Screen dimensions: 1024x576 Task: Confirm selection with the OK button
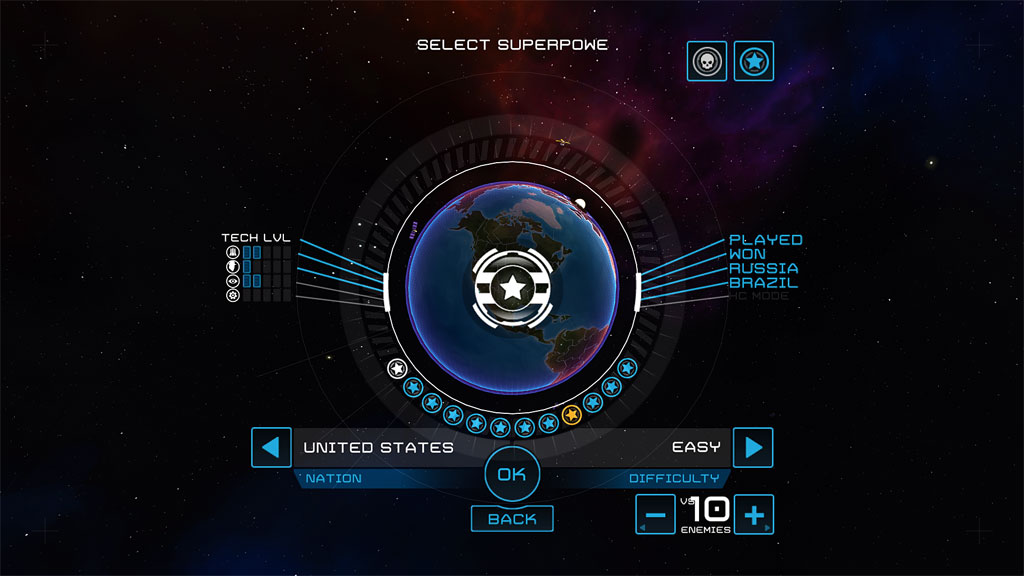[511, 474]
